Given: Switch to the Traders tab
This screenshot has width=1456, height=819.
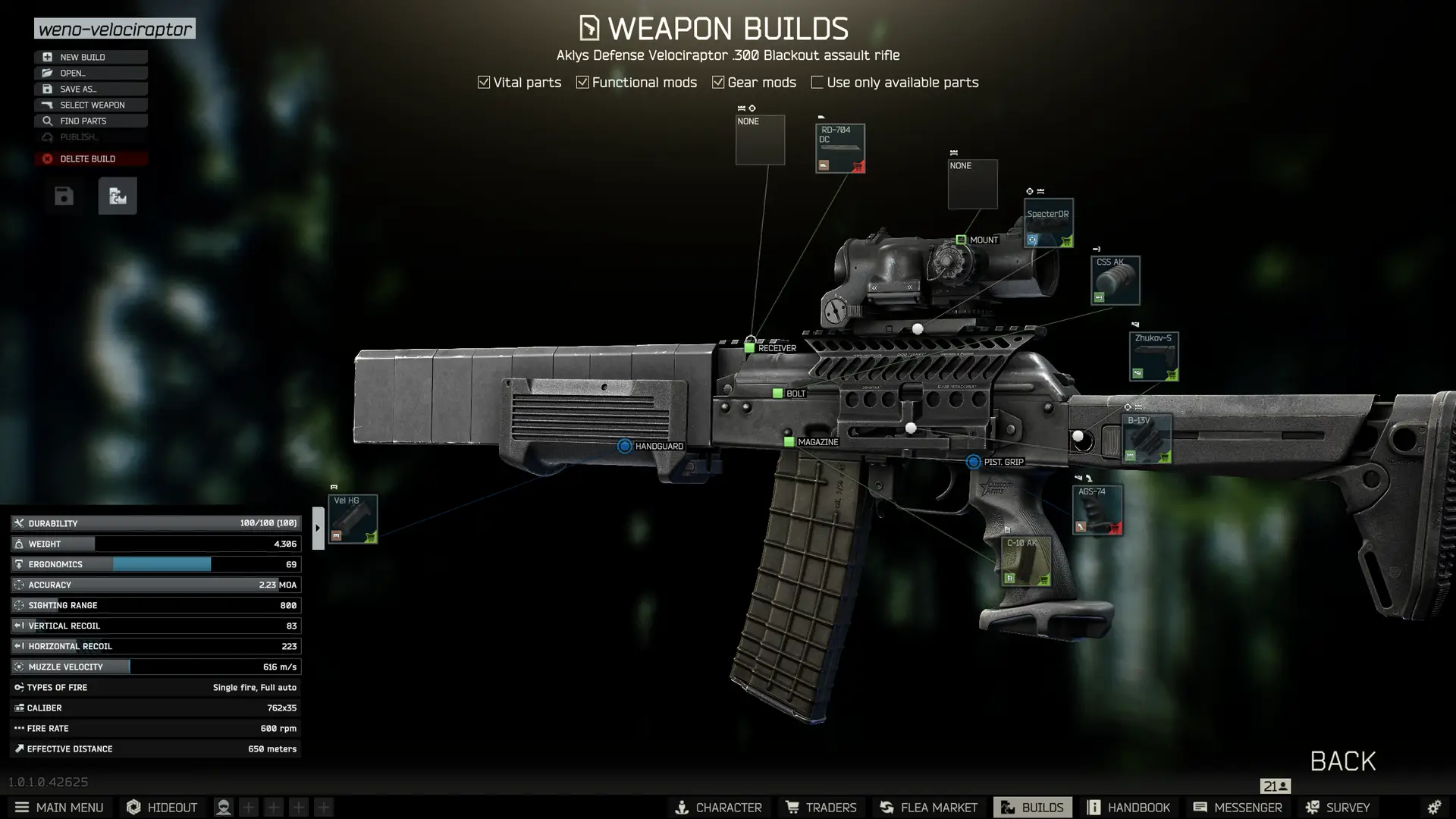Looking at the screenshot, I should 821,807.
